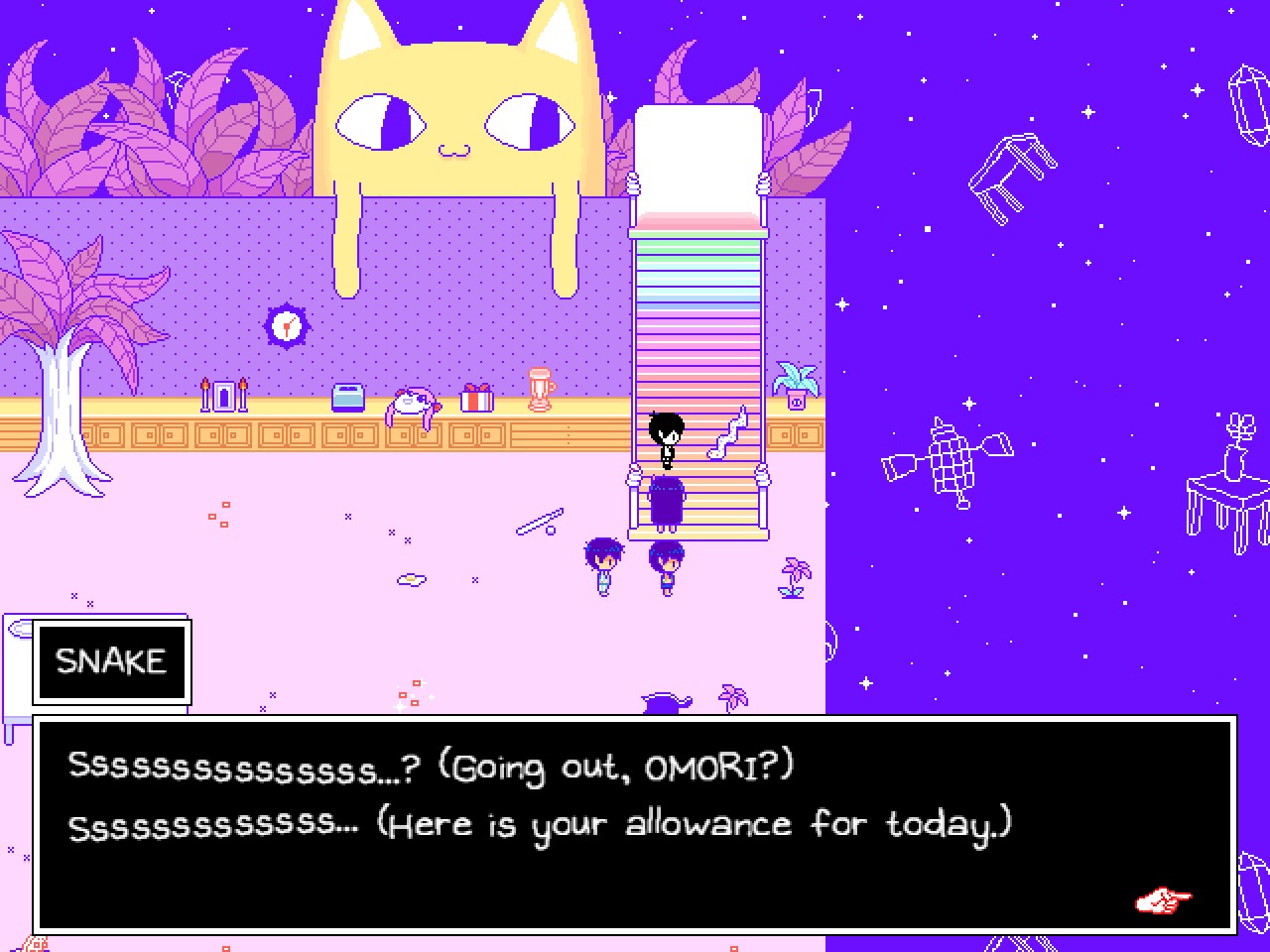
Task: Click the framed photo between the candles
Action: [222, 394]
